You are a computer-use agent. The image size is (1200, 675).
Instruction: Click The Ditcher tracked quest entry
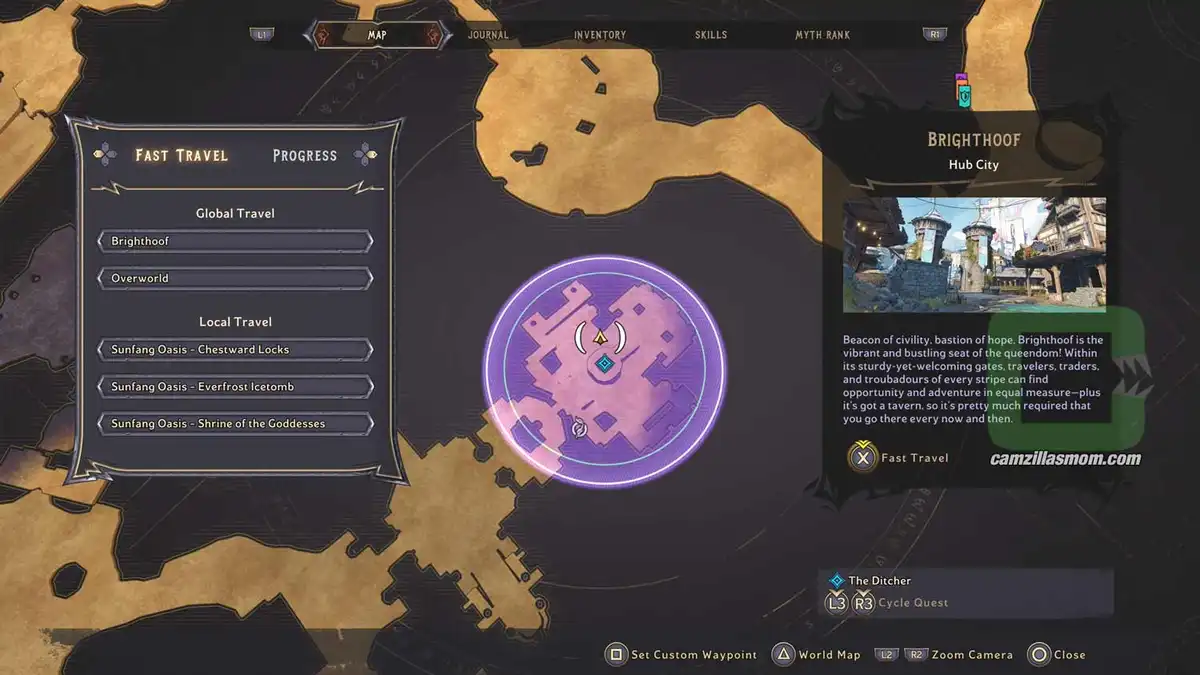[x=879, y=580]
